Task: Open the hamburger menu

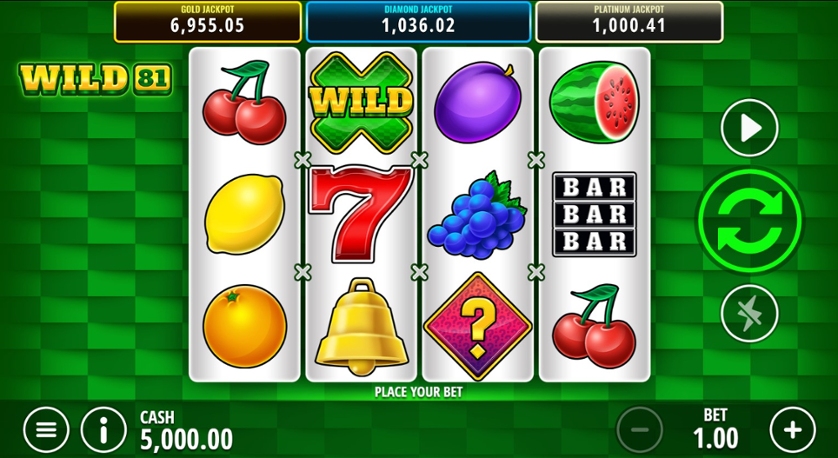Action: 46,430
